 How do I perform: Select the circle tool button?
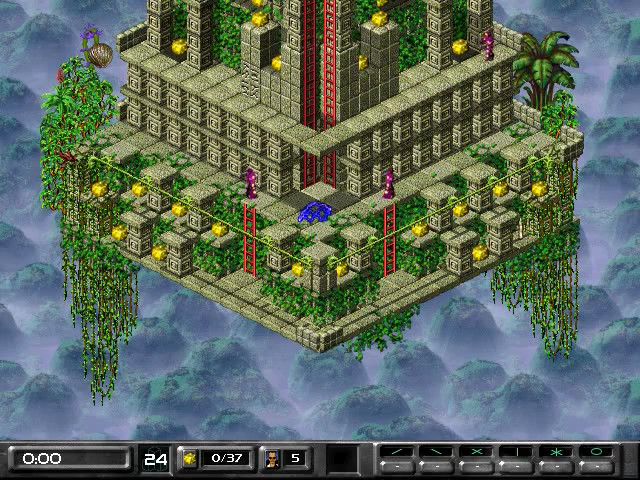tap(596, 452)
